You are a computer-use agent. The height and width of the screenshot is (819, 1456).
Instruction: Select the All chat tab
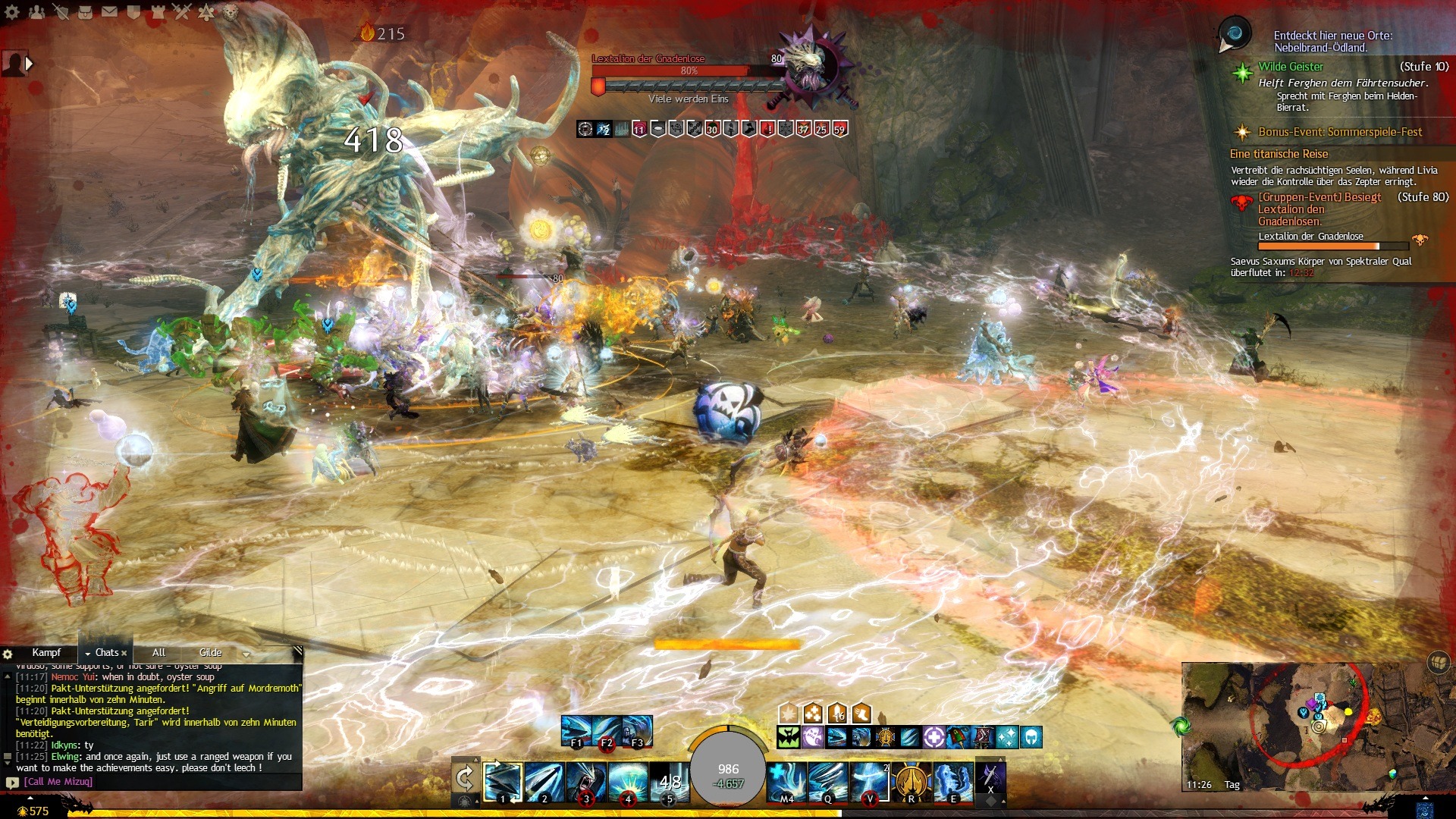click(x=158, y=652)
